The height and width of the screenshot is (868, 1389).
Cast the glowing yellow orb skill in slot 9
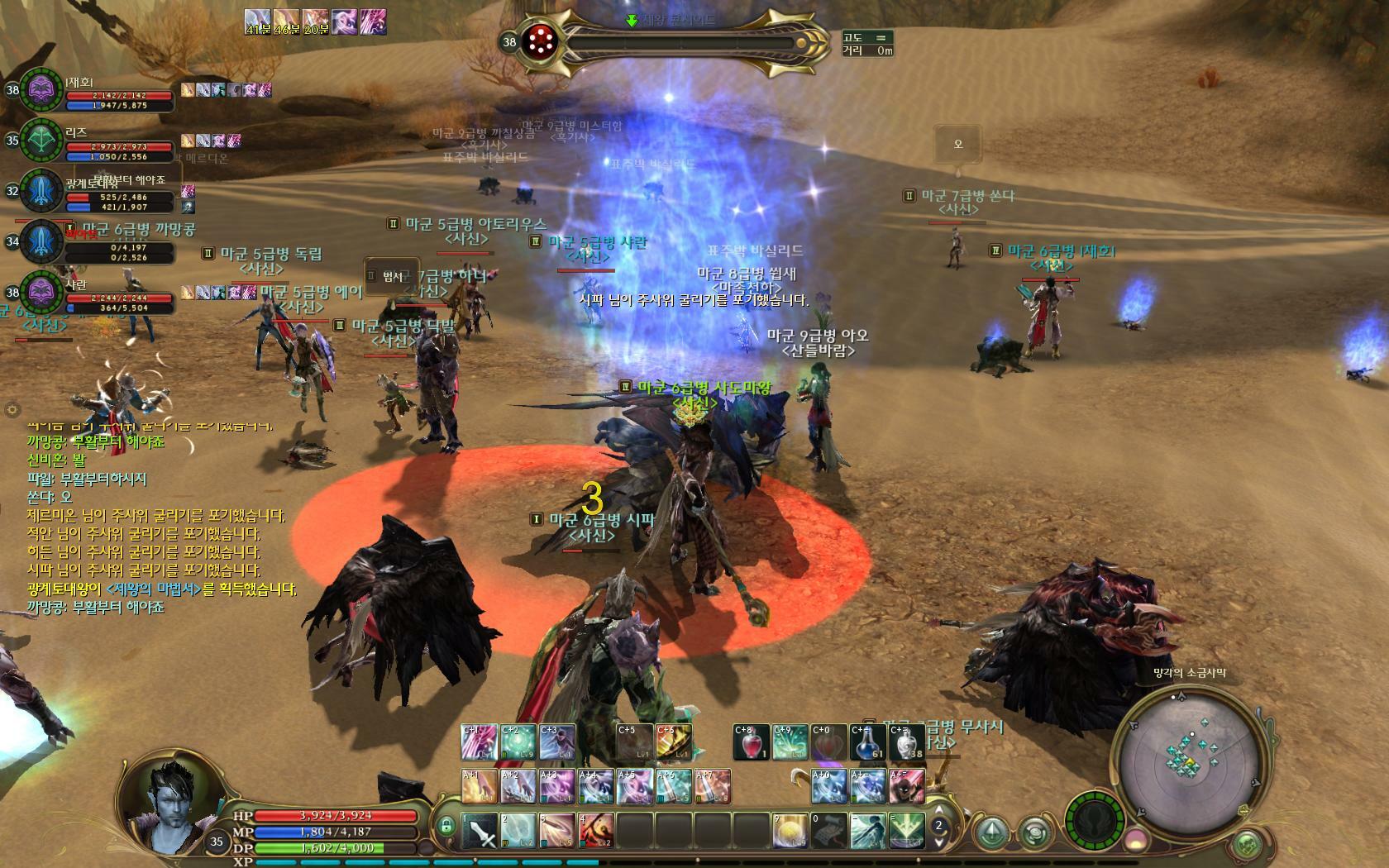(790, 831)
